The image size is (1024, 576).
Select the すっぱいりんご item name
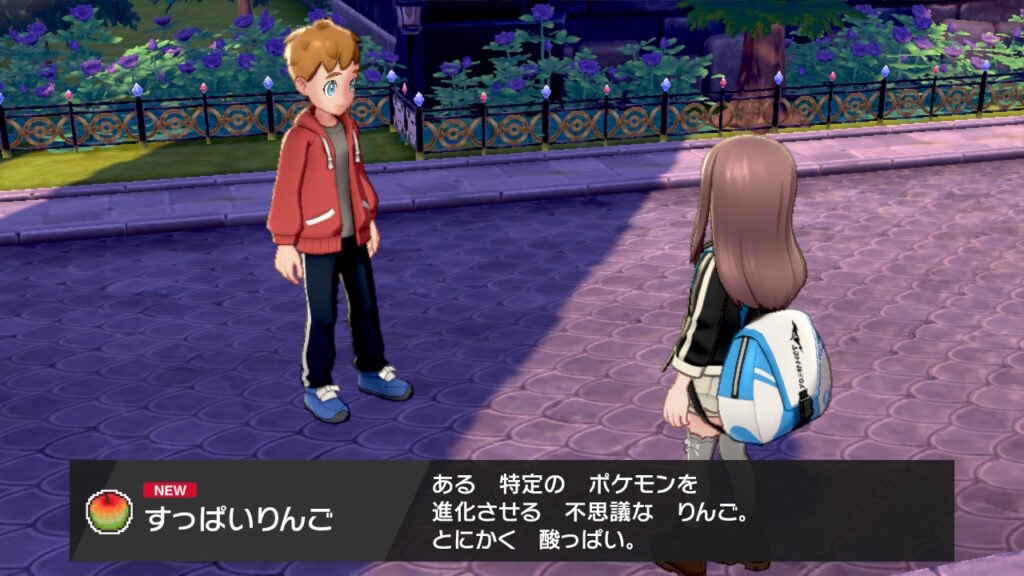(238, 519)
